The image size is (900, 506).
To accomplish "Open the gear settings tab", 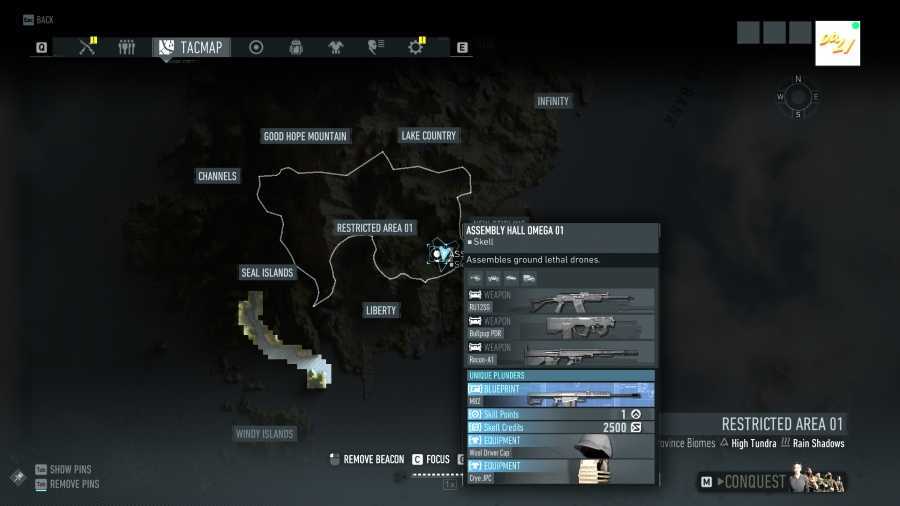I will click(416, 47).
